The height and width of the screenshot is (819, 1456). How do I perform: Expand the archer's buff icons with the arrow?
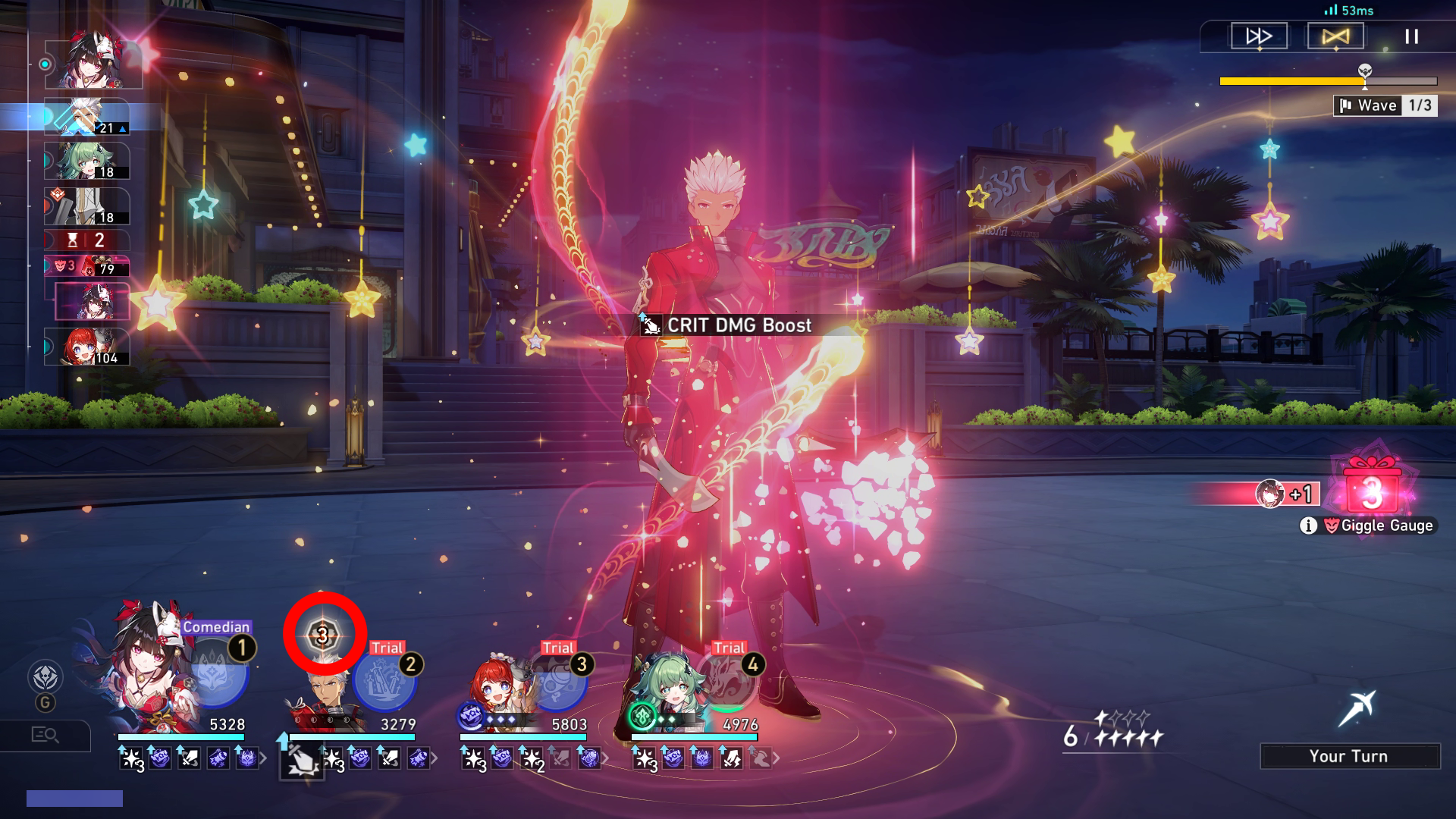(x=434, y=758)
